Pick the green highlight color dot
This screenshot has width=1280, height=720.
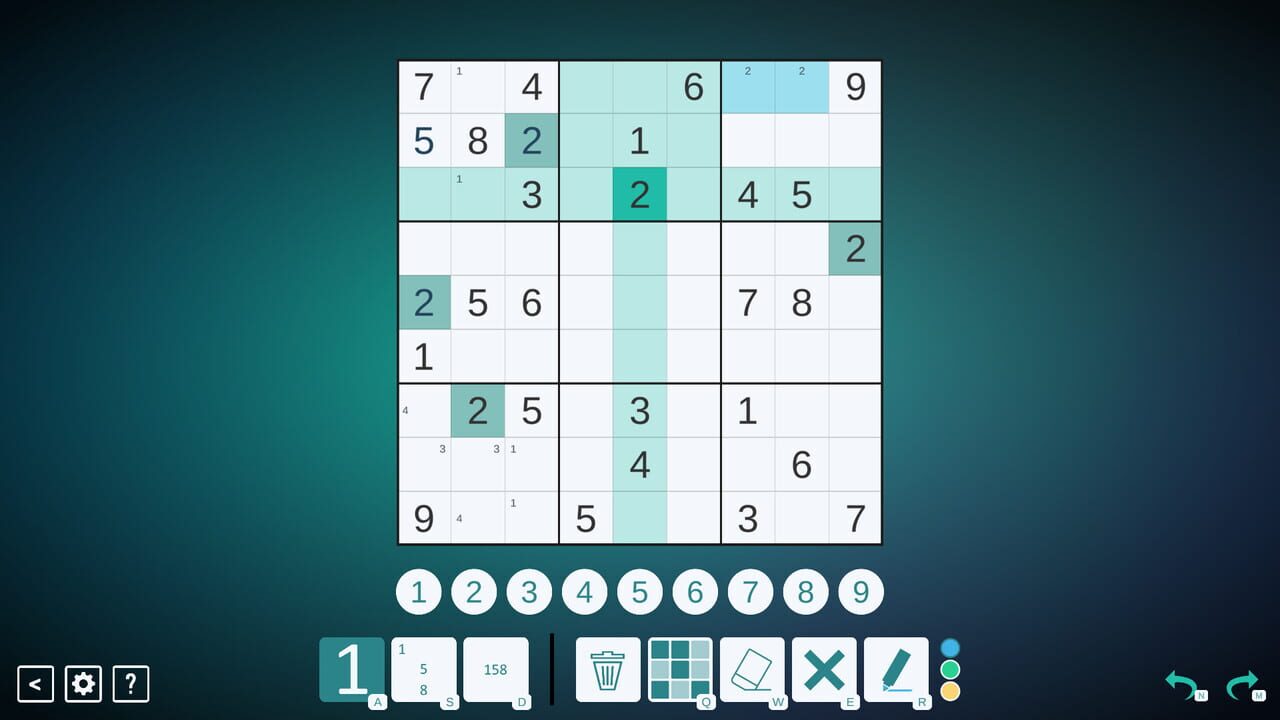click(952, 668)
